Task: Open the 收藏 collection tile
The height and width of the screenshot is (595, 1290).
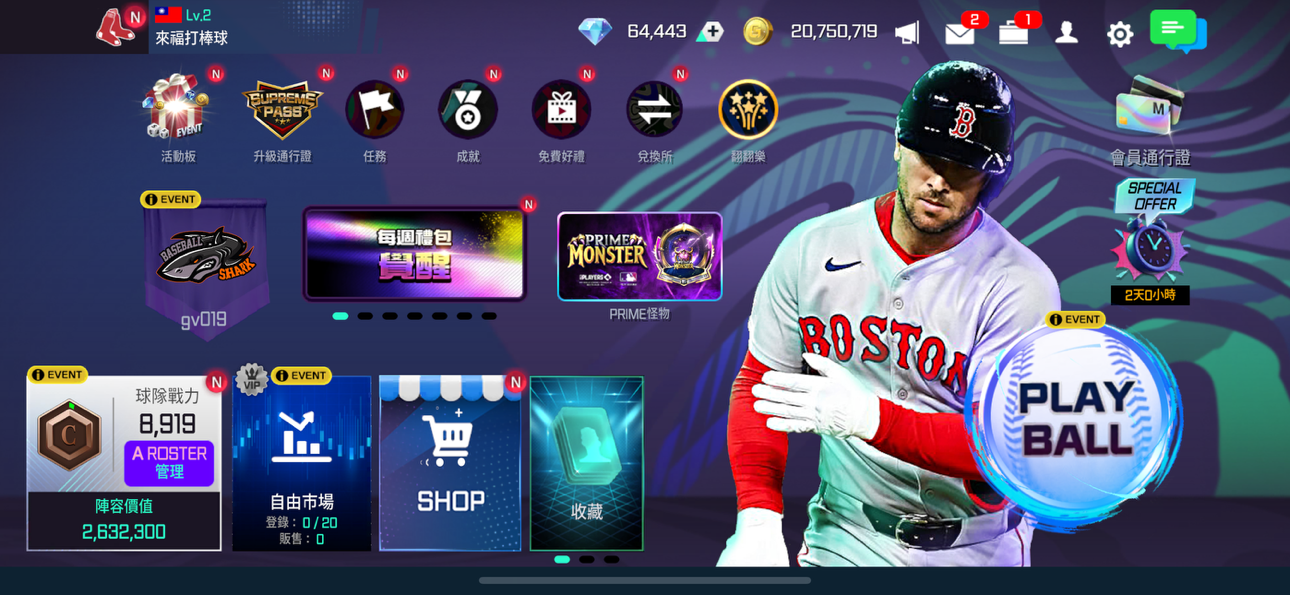Action: pos(586,465)
